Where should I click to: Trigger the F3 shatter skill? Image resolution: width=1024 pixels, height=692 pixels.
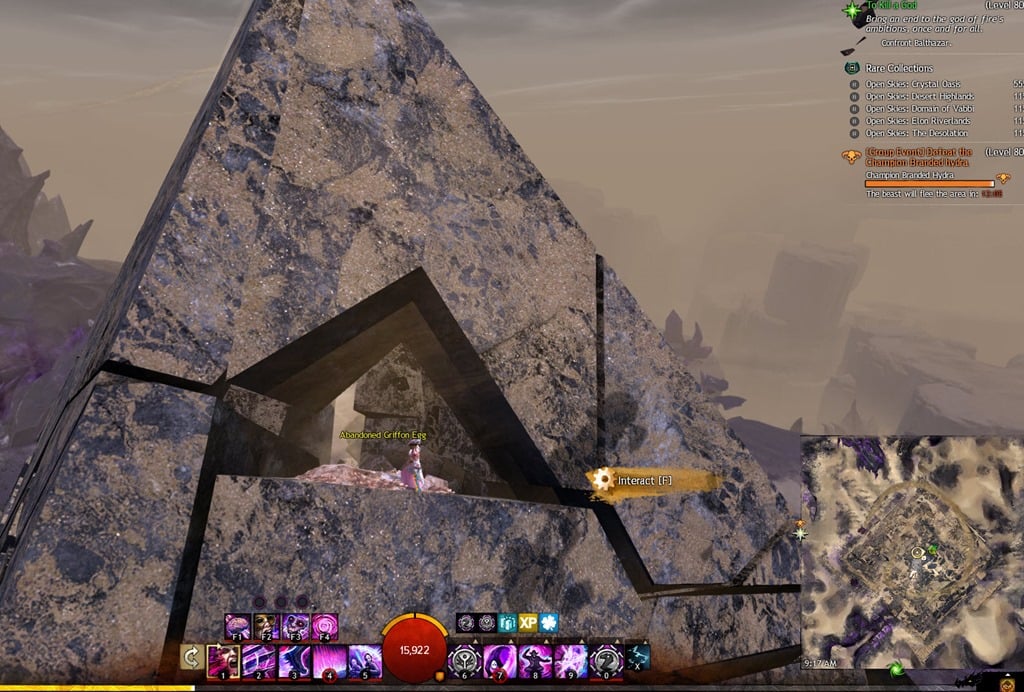(x=296, y=627)
